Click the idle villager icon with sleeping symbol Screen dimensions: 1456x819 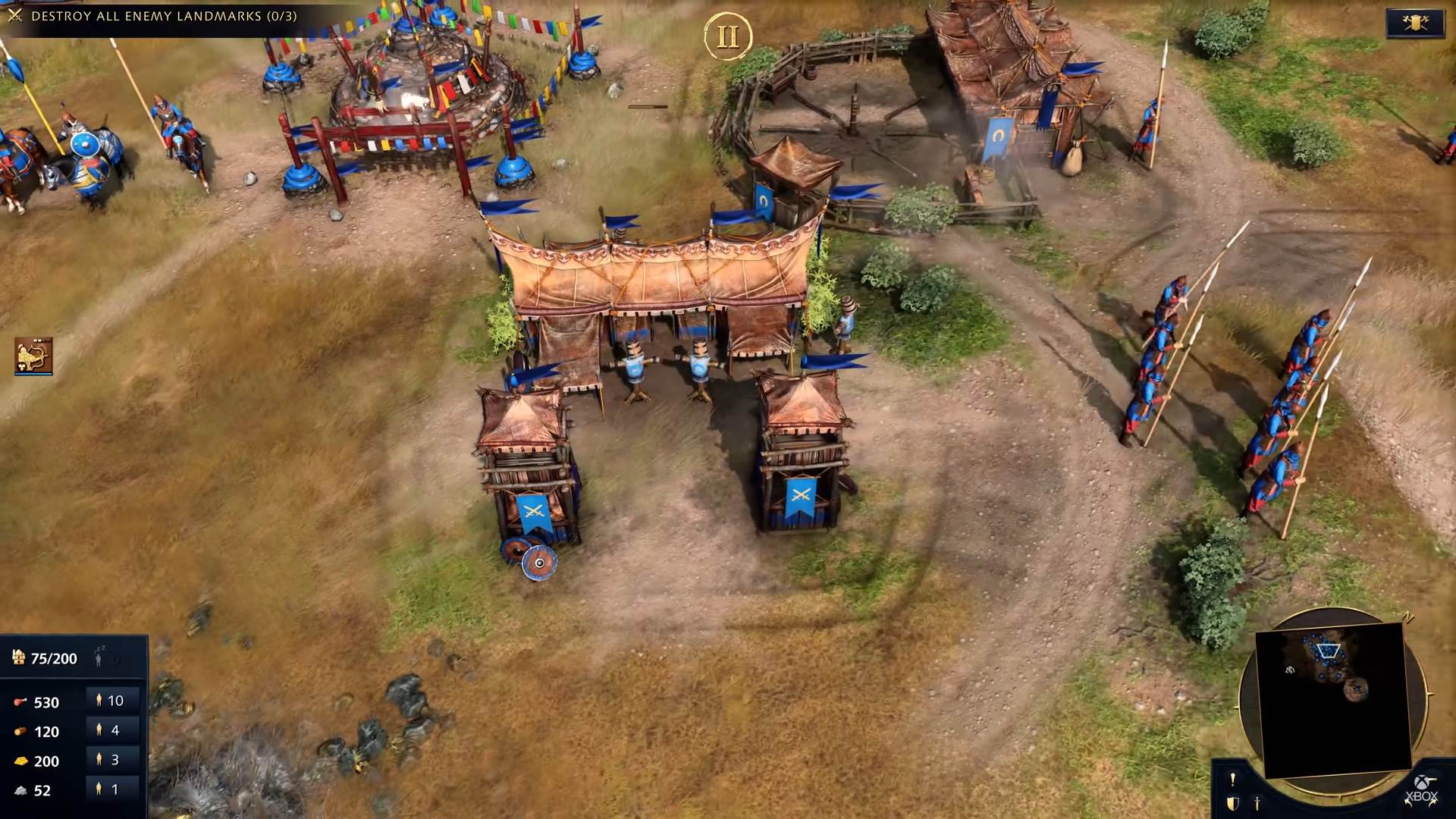99,657
